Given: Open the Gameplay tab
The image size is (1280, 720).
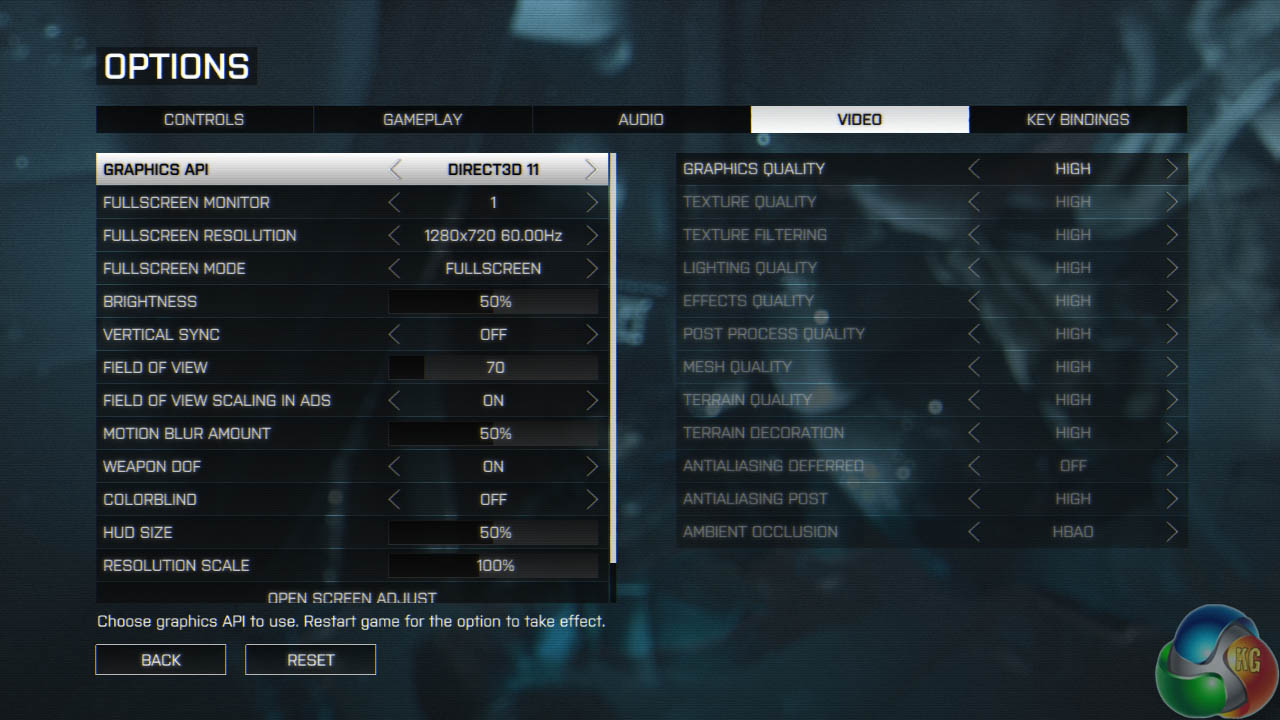Looking at the screenshot, I should [422, 119].
